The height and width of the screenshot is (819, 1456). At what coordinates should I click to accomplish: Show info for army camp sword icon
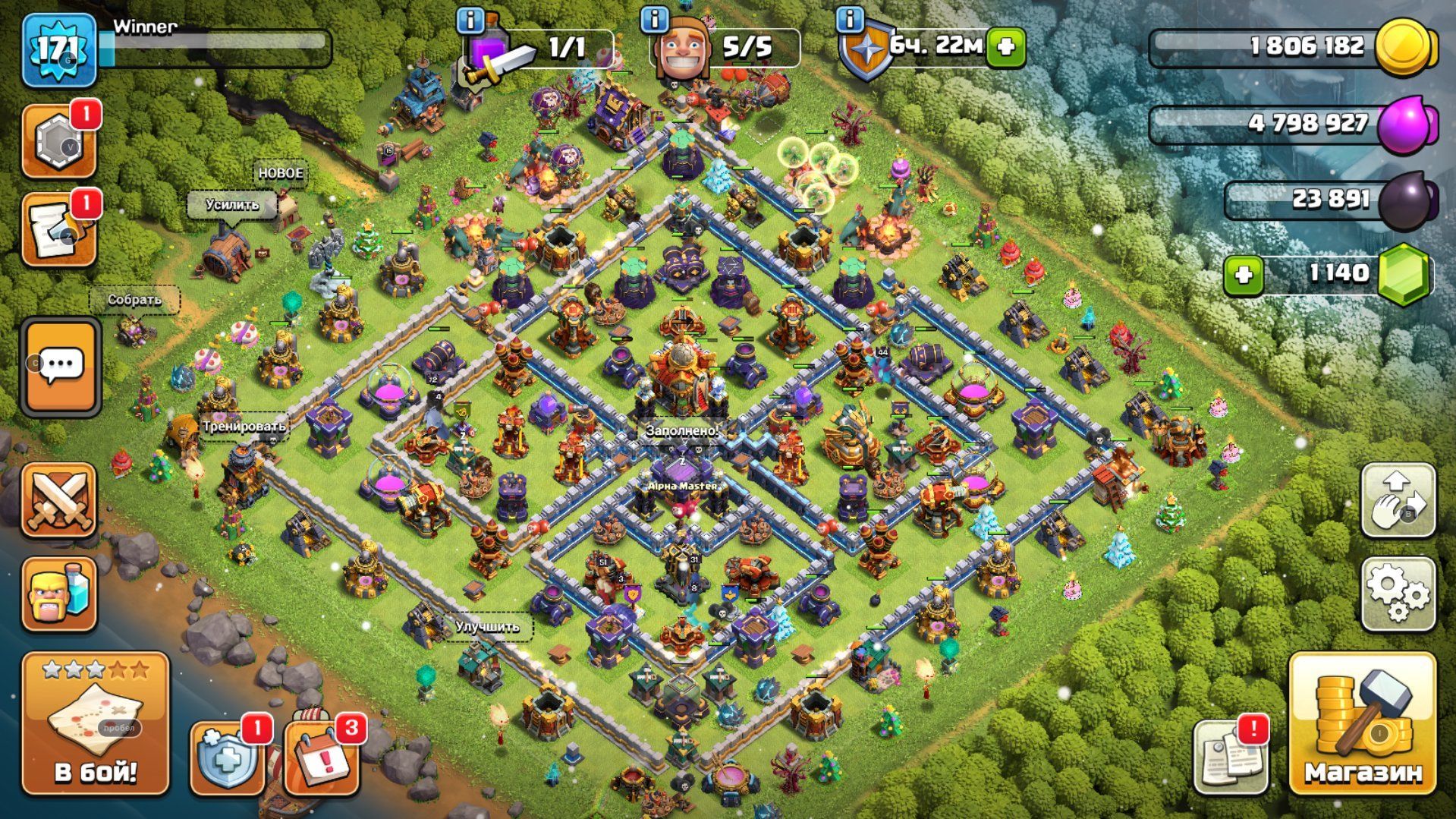(470, 20)
